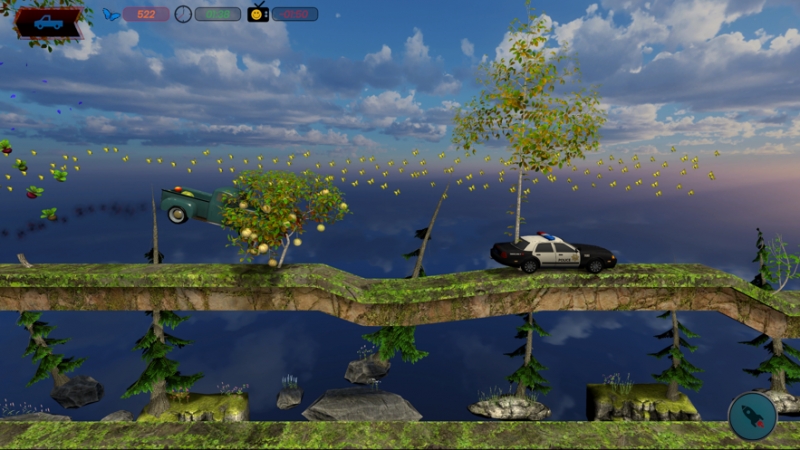The height and width of the screenshot is (450, 800).
Task: Click the blue truck vehicle badge
Action: pyautogui.click(x=47, y=22)
